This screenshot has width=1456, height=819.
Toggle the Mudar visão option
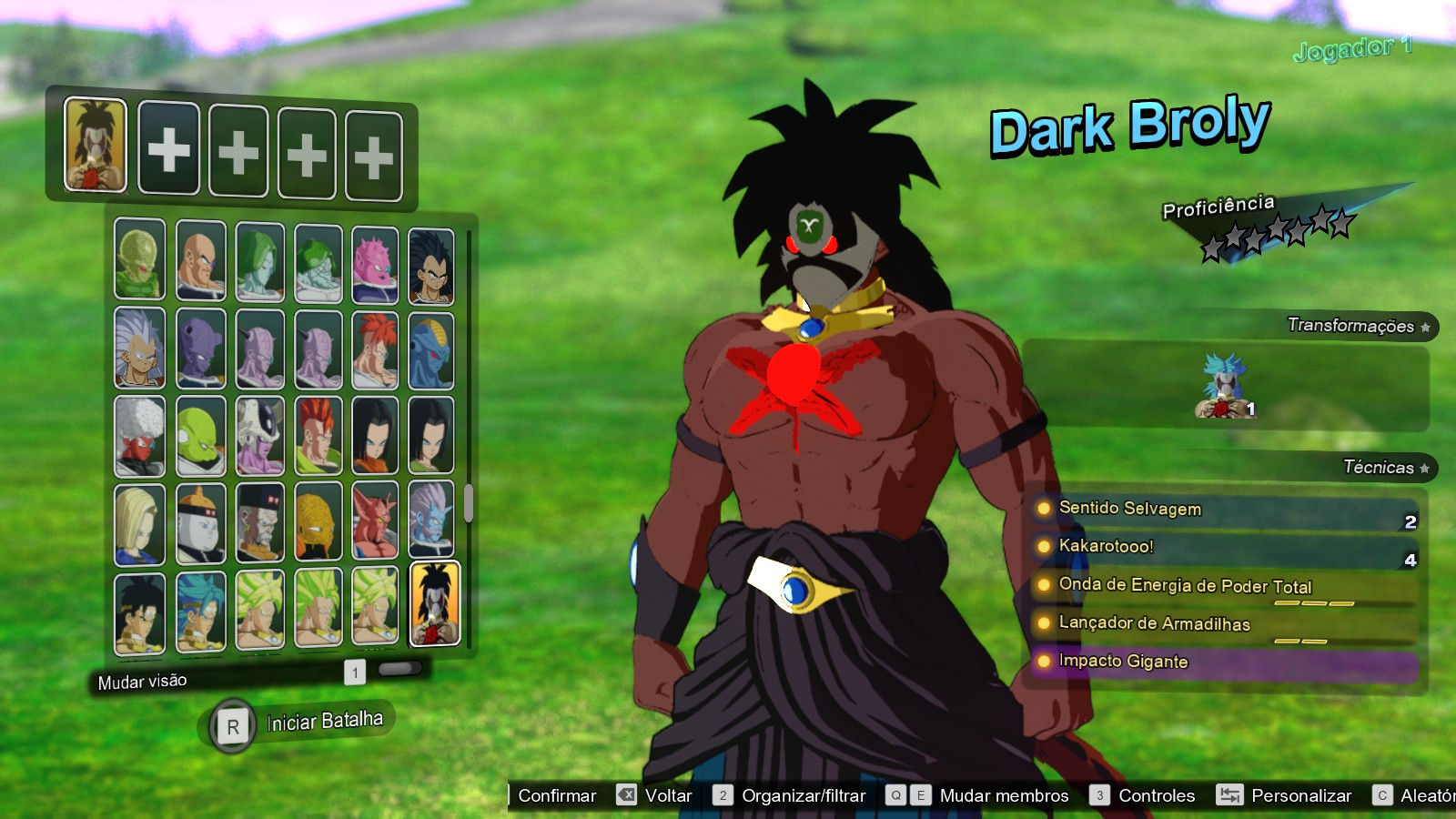pyautogui.click(x=142, y=679)
